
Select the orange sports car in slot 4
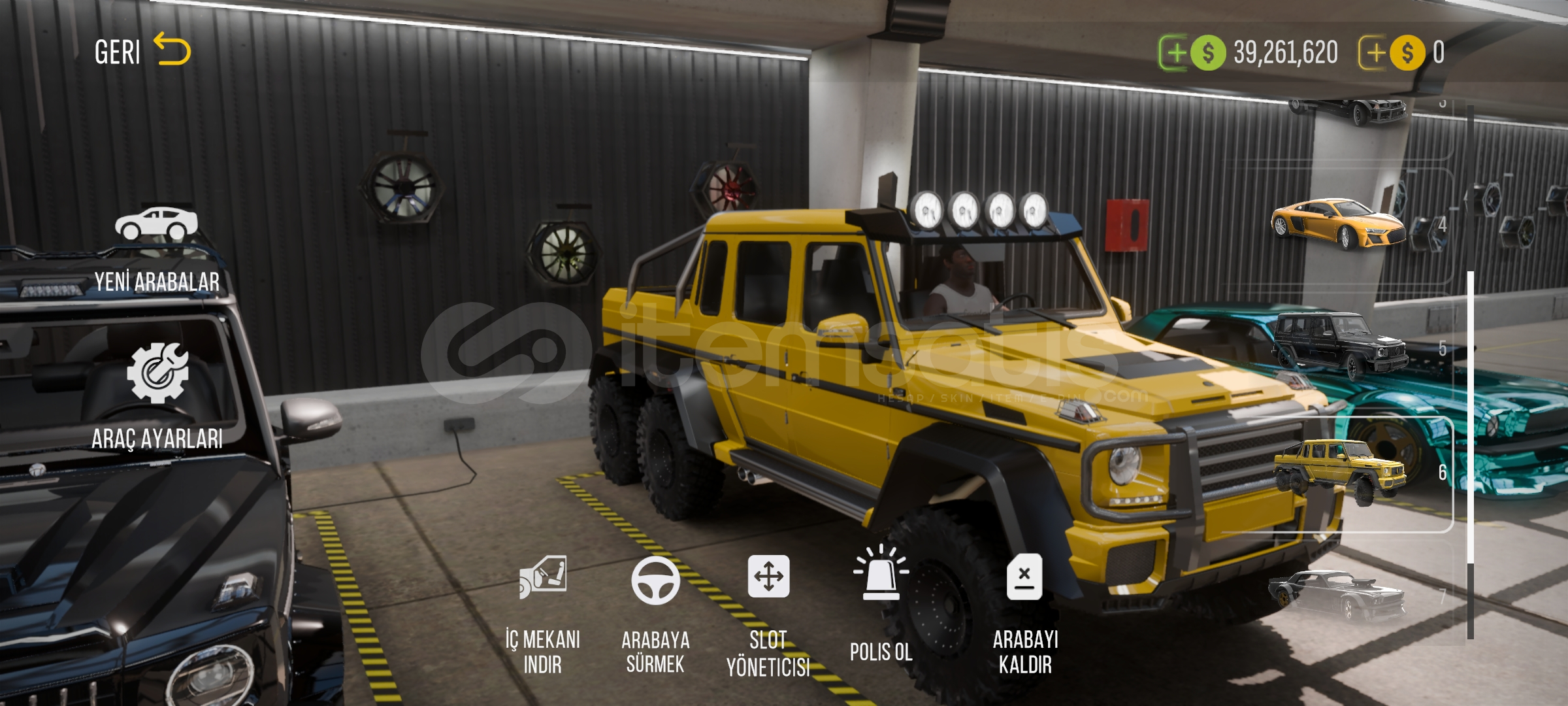point(1338,224)
